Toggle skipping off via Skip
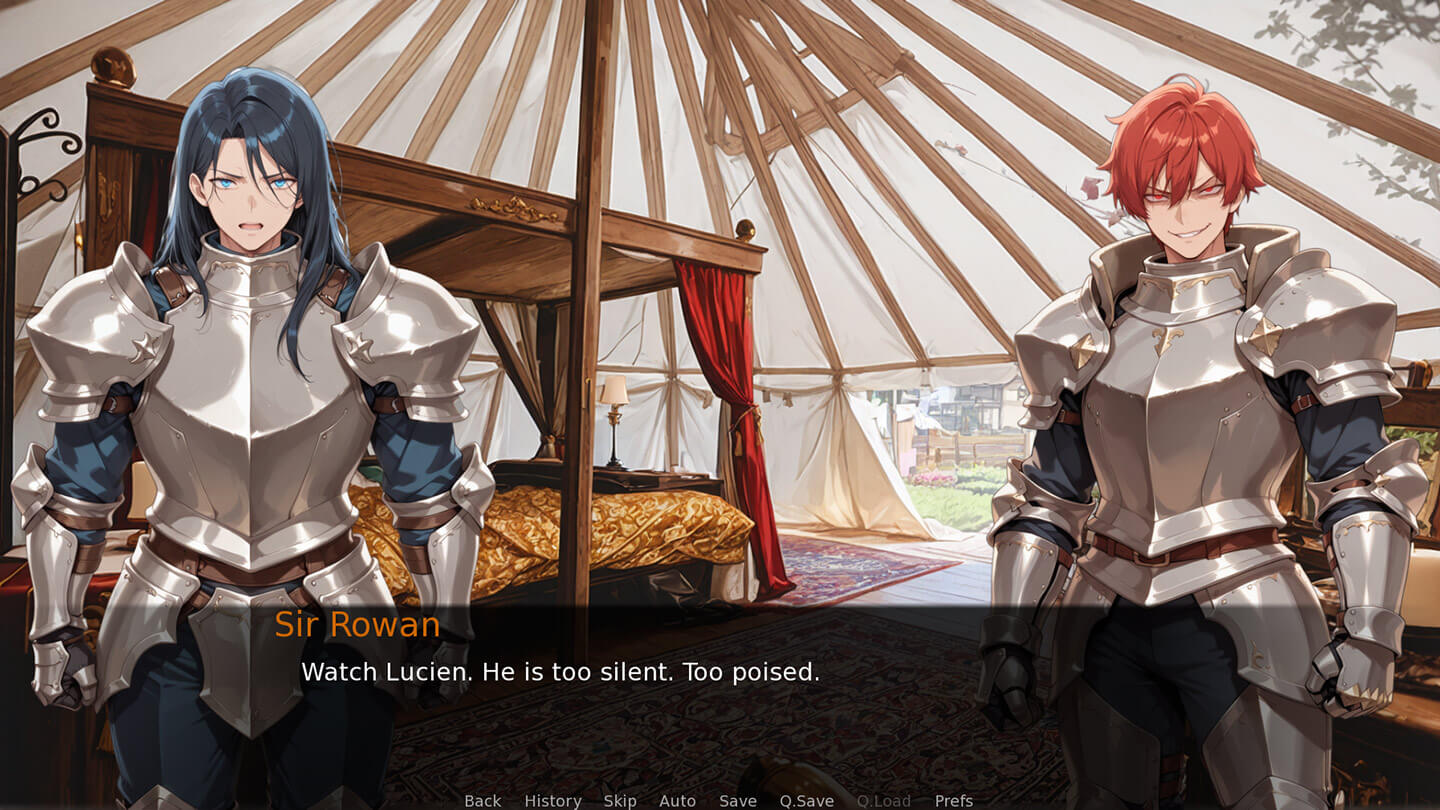Viewport: 1440px width, 810px height. point(620,801)
